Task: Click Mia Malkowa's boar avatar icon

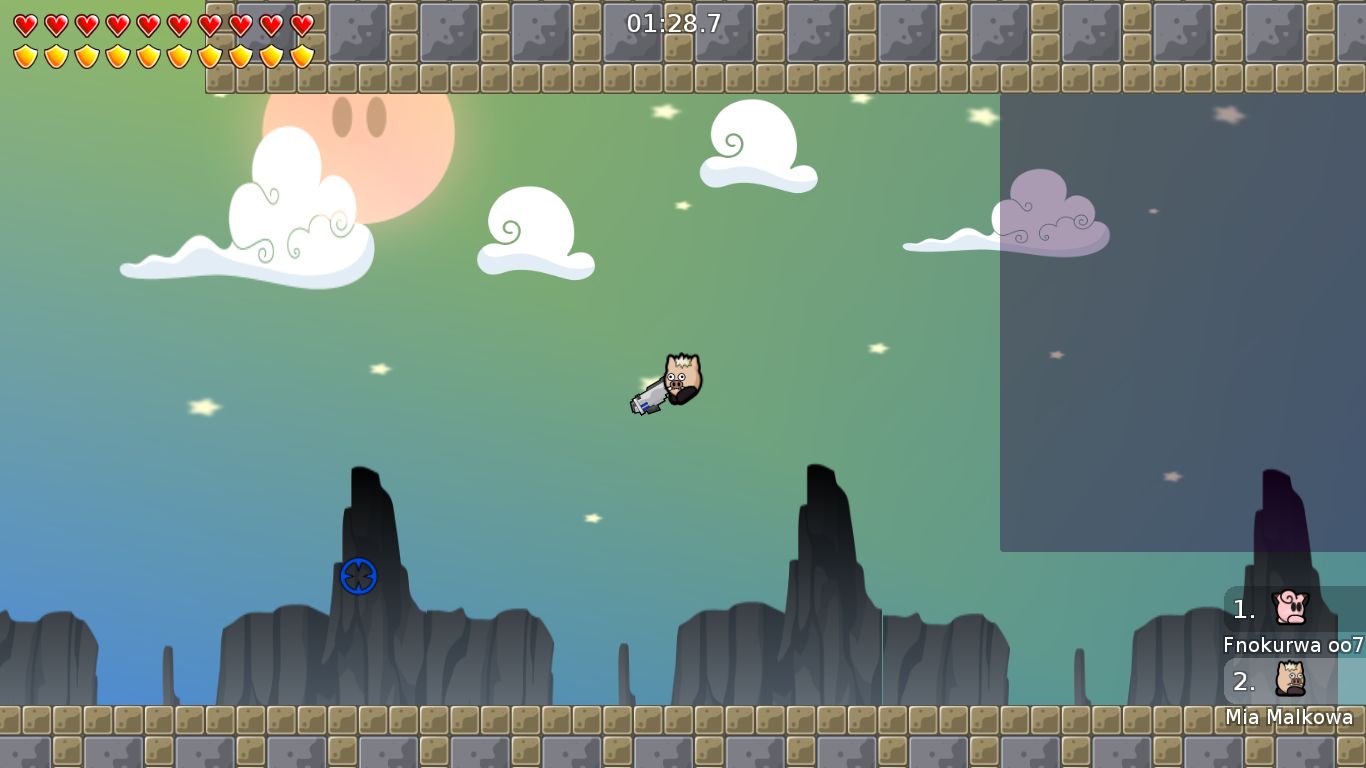Action: (x=1290, y=680)
